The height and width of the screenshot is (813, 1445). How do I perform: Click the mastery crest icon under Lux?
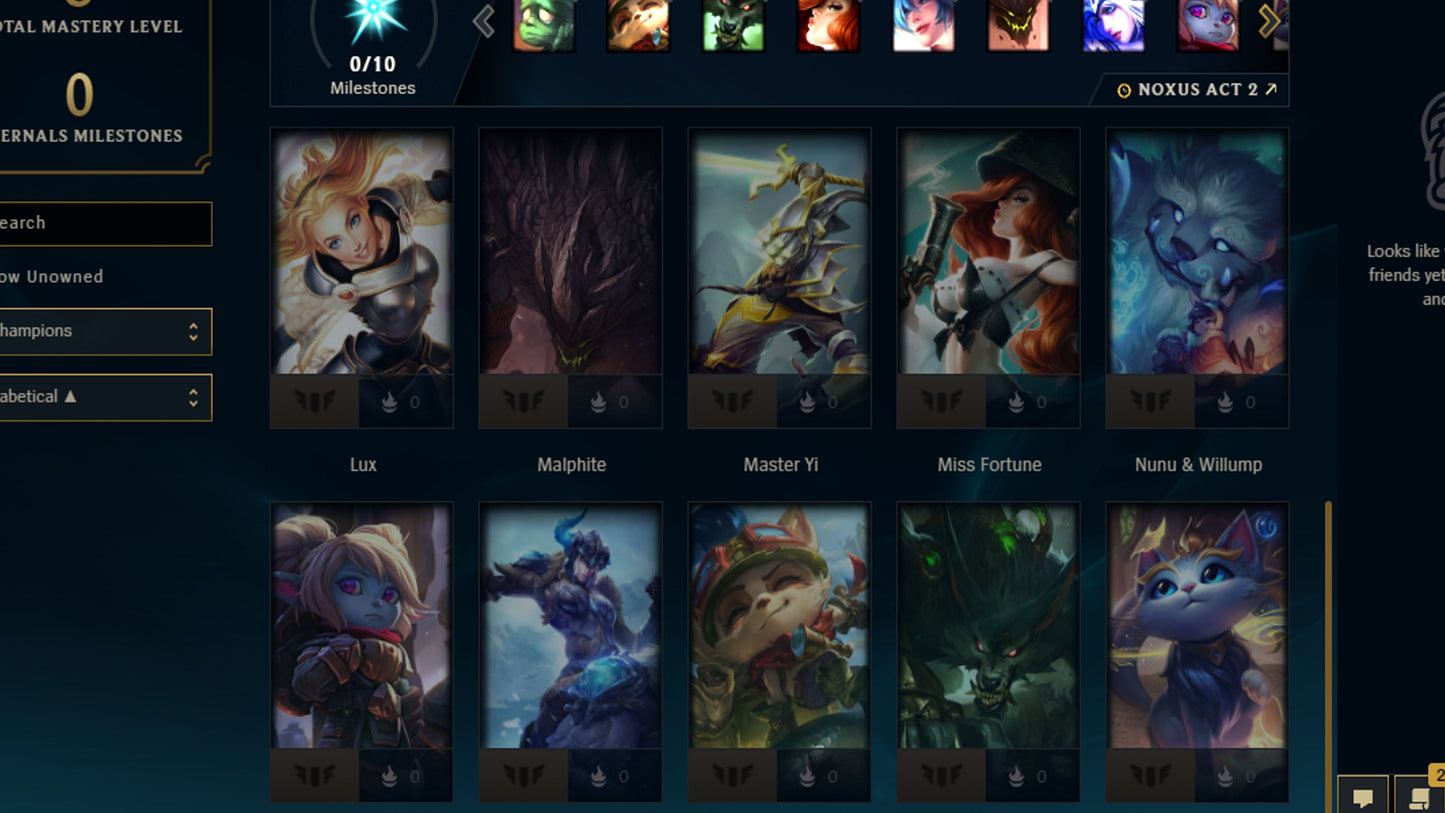tap(314, 401)
